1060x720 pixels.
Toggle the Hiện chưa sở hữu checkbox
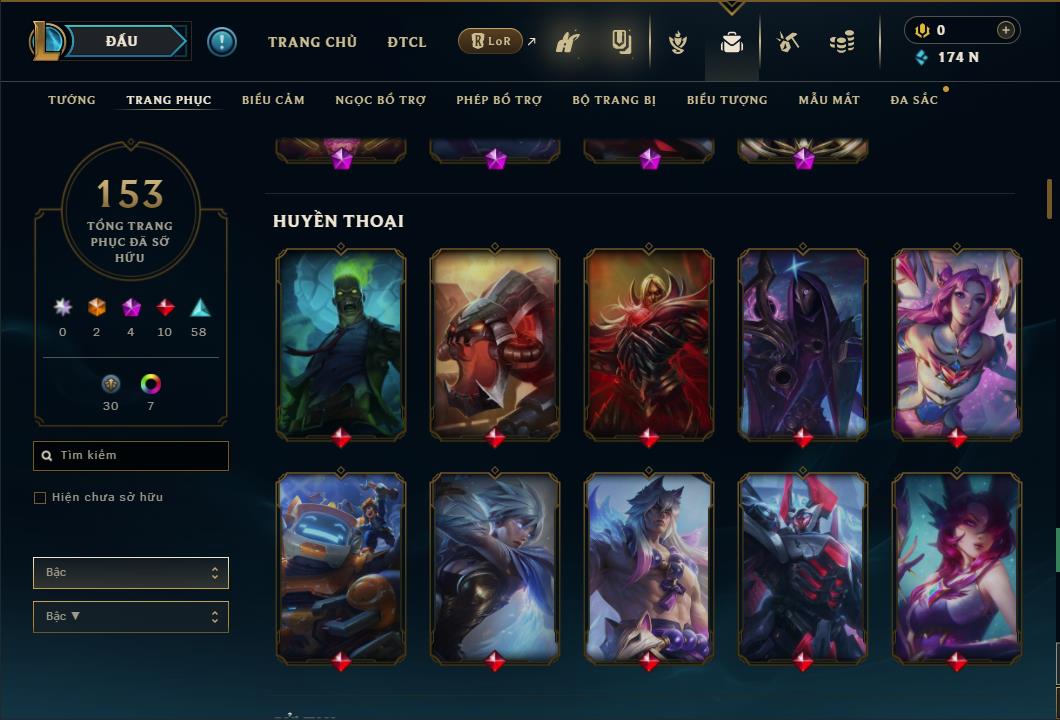pos(40,498)
